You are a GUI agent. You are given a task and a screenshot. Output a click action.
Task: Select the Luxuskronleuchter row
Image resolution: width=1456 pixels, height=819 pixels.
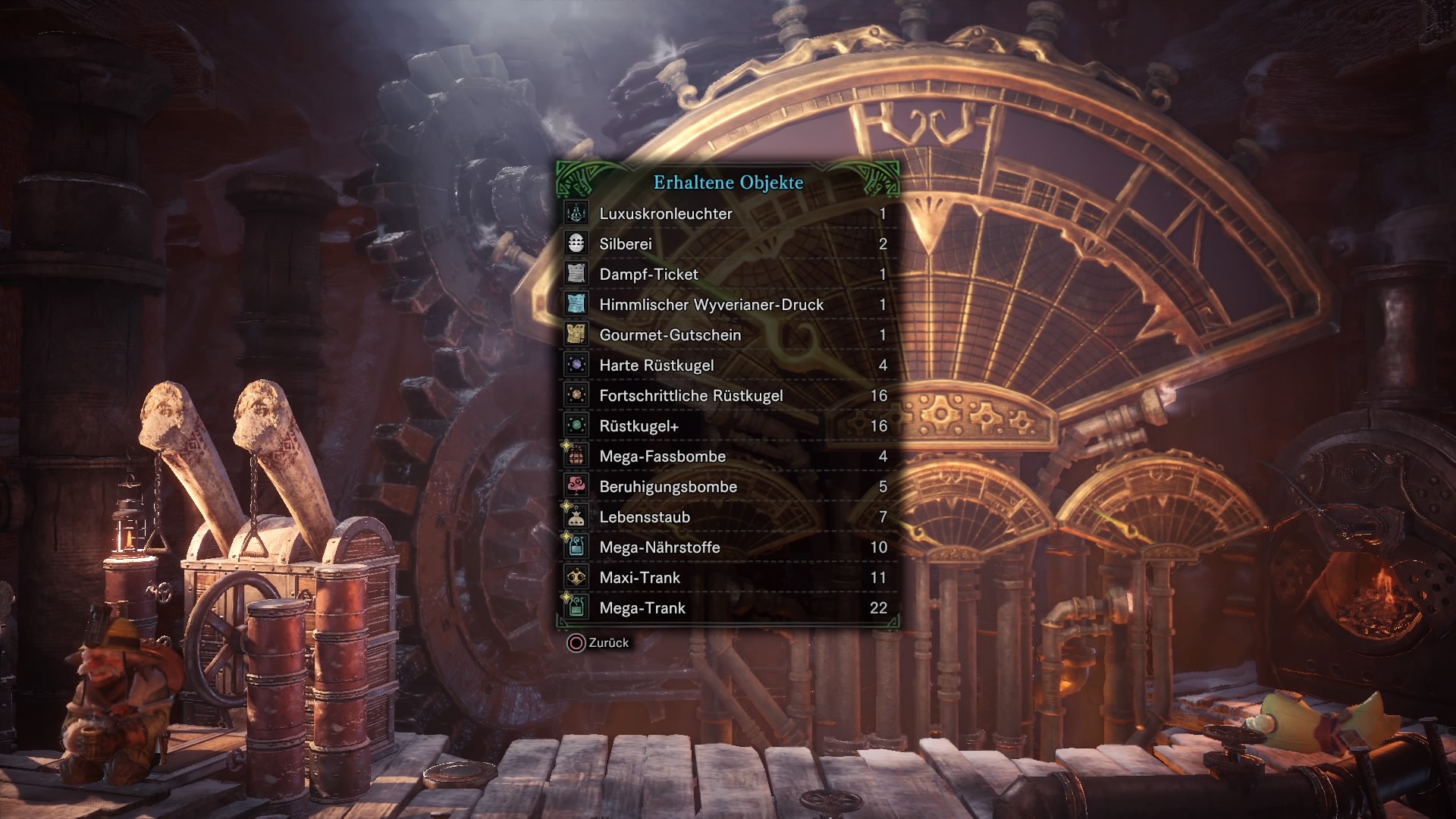point(728,214)
